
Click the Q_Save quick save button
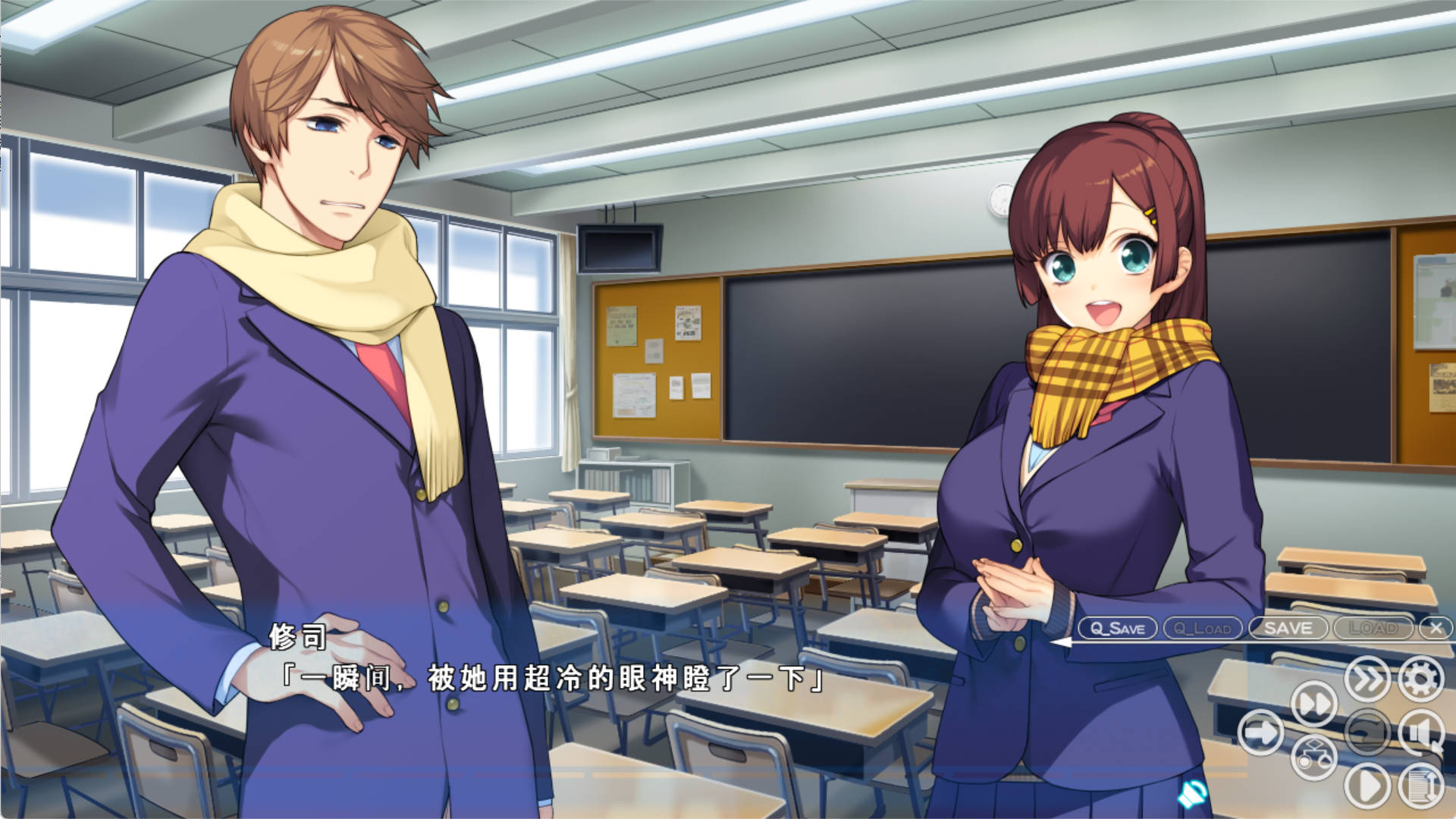(x=1117, y=629)
